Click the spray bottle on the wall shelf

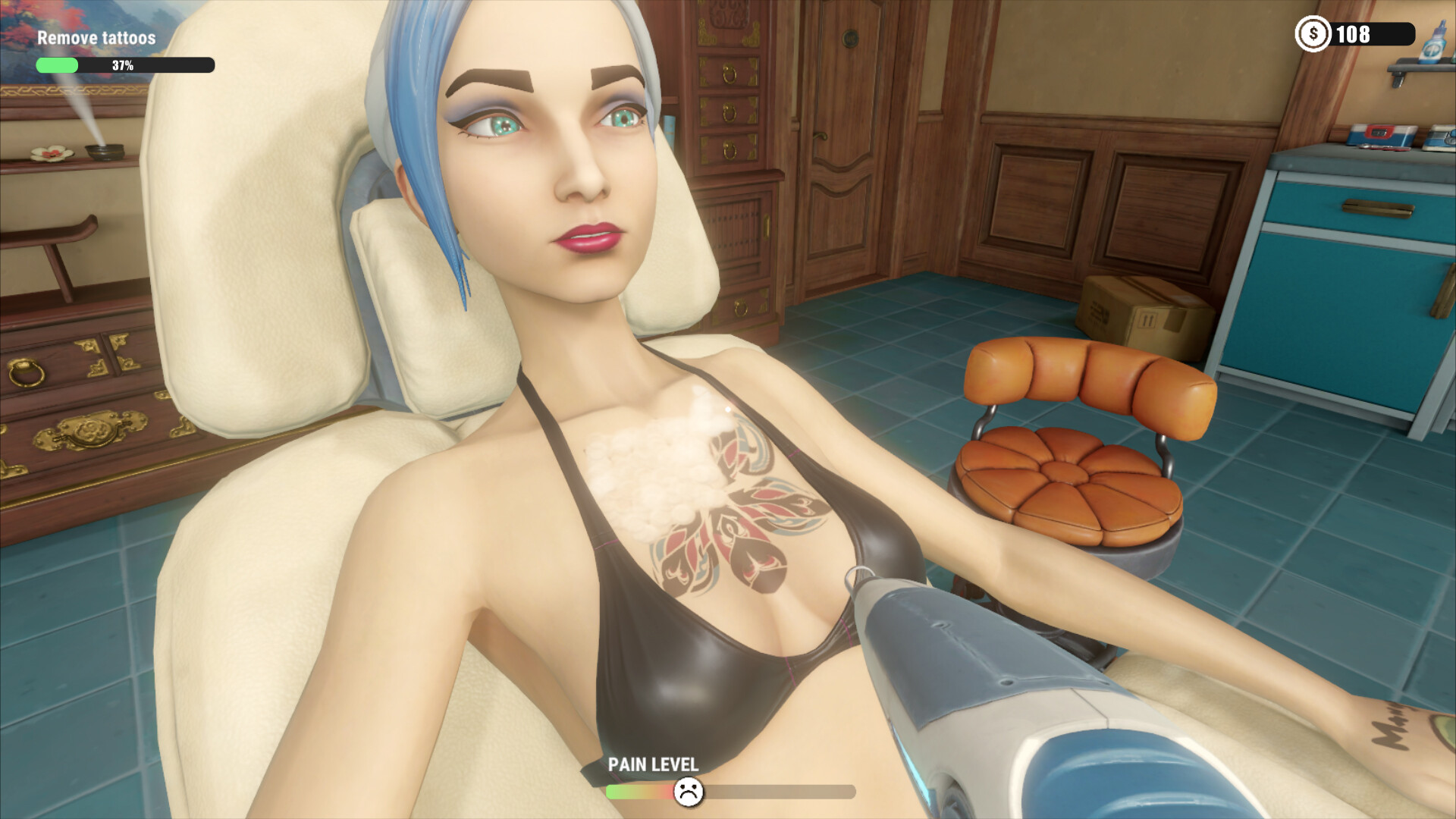click(x=1432, y=44)
